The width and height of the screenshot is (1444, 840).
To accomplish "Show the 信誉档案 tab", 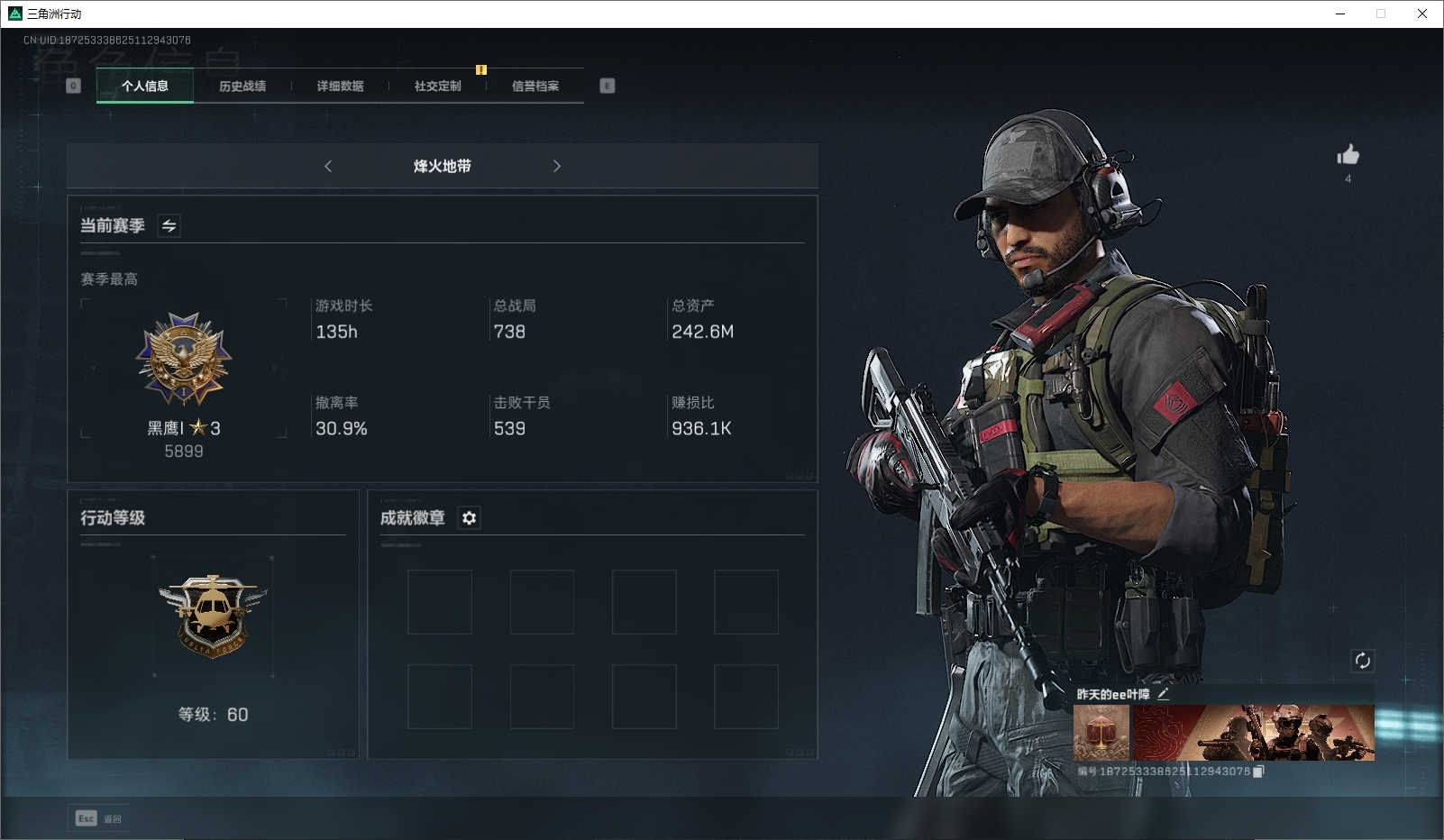I will (535, 87).
